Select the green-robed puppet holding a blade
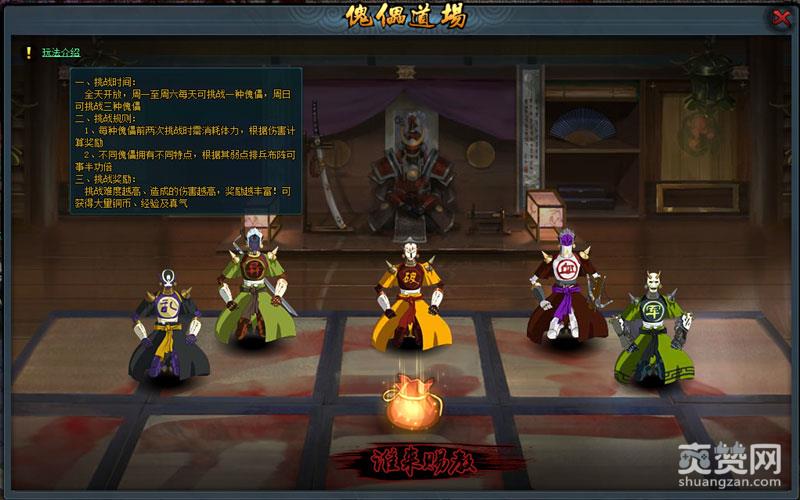This screenshot has width=800, height=500. [x=252, y=295]
